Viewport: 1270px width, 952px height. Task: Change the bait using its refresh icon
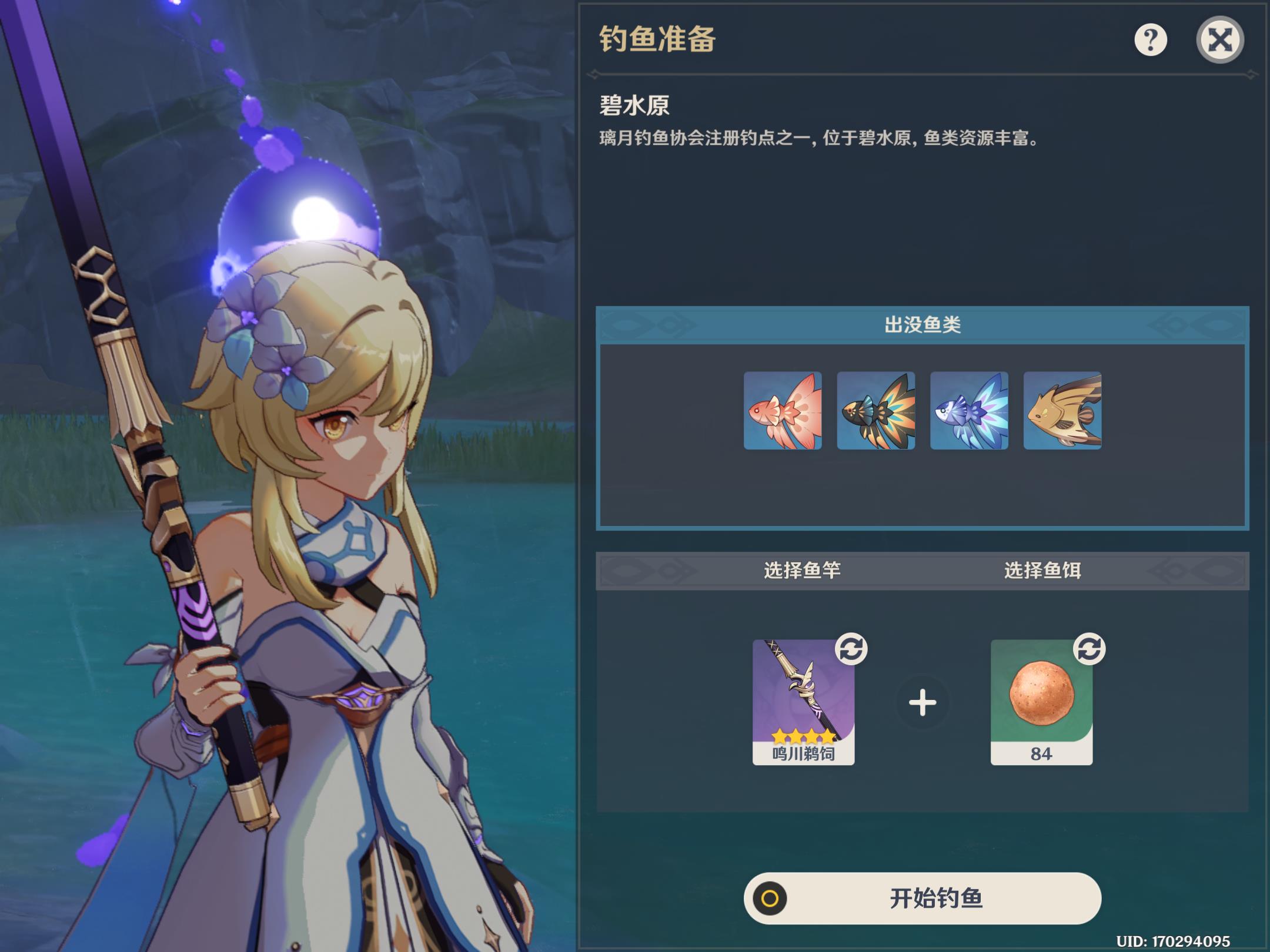pos(1089,649)
